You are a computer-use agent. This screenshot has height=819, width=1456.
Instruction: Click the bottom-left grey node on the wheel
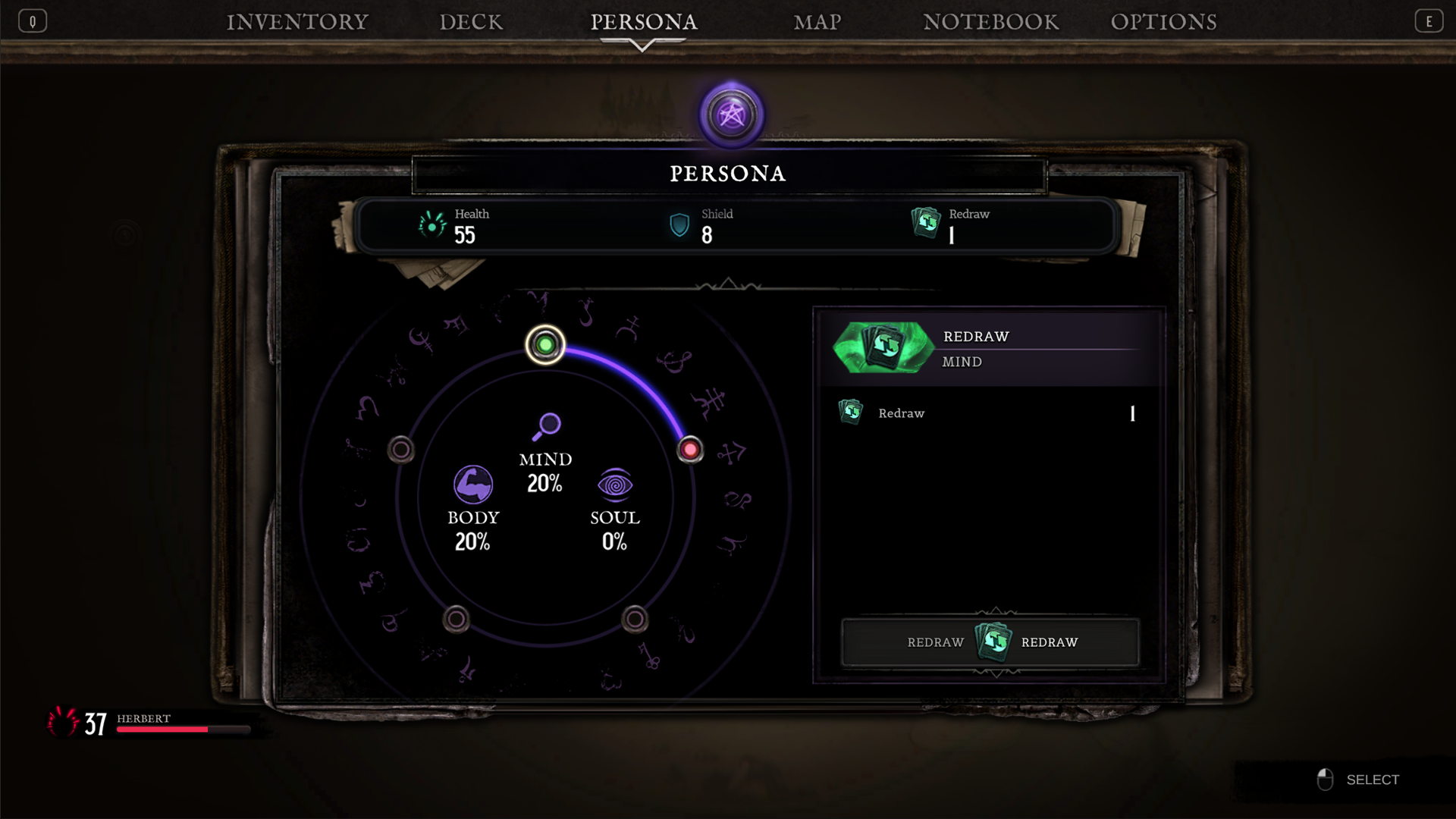pyautogui.click(x=455, y=618)
